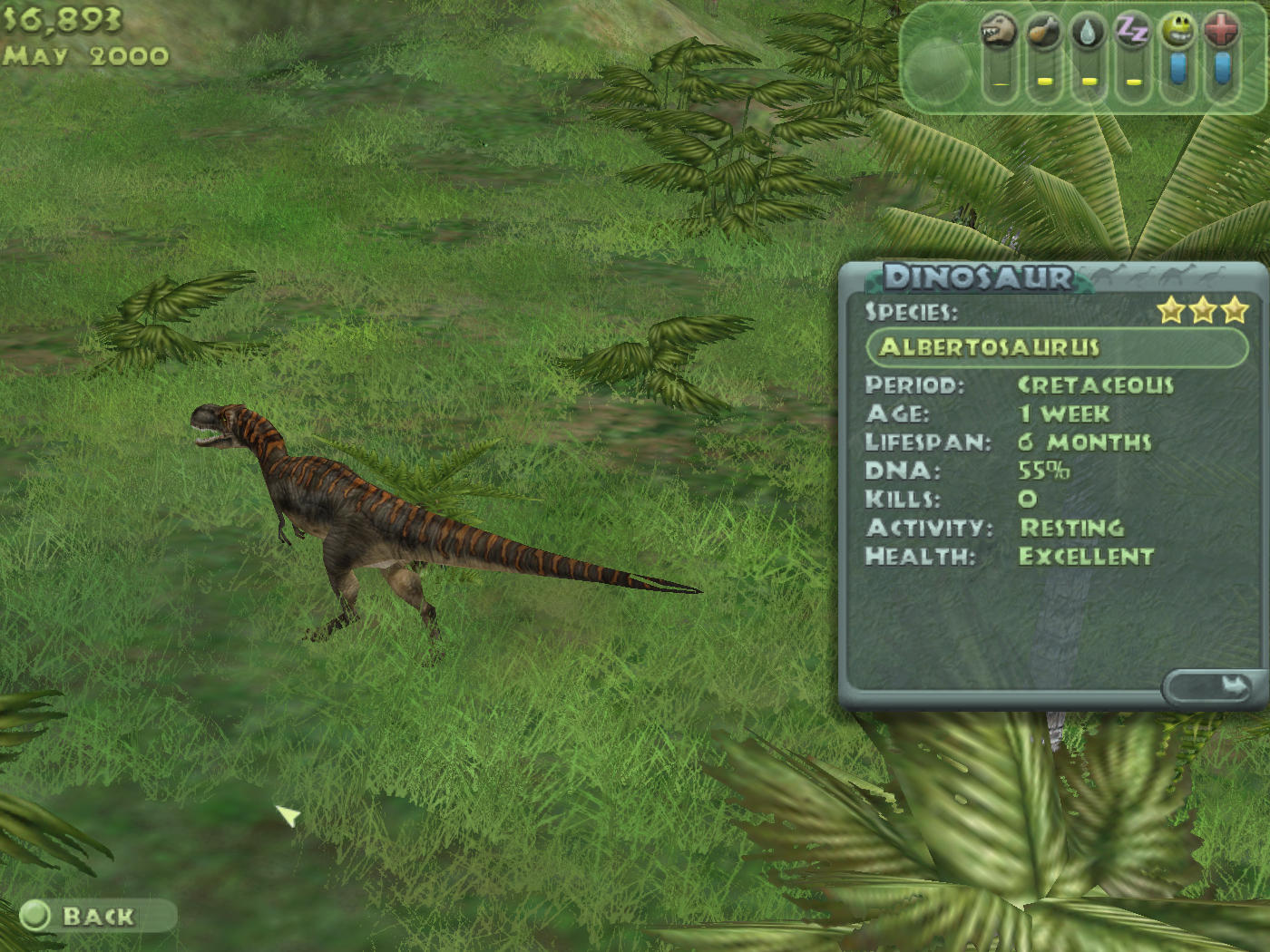Select the red cross health icon
The image size is (1270, 952).
click(1222, 32)
